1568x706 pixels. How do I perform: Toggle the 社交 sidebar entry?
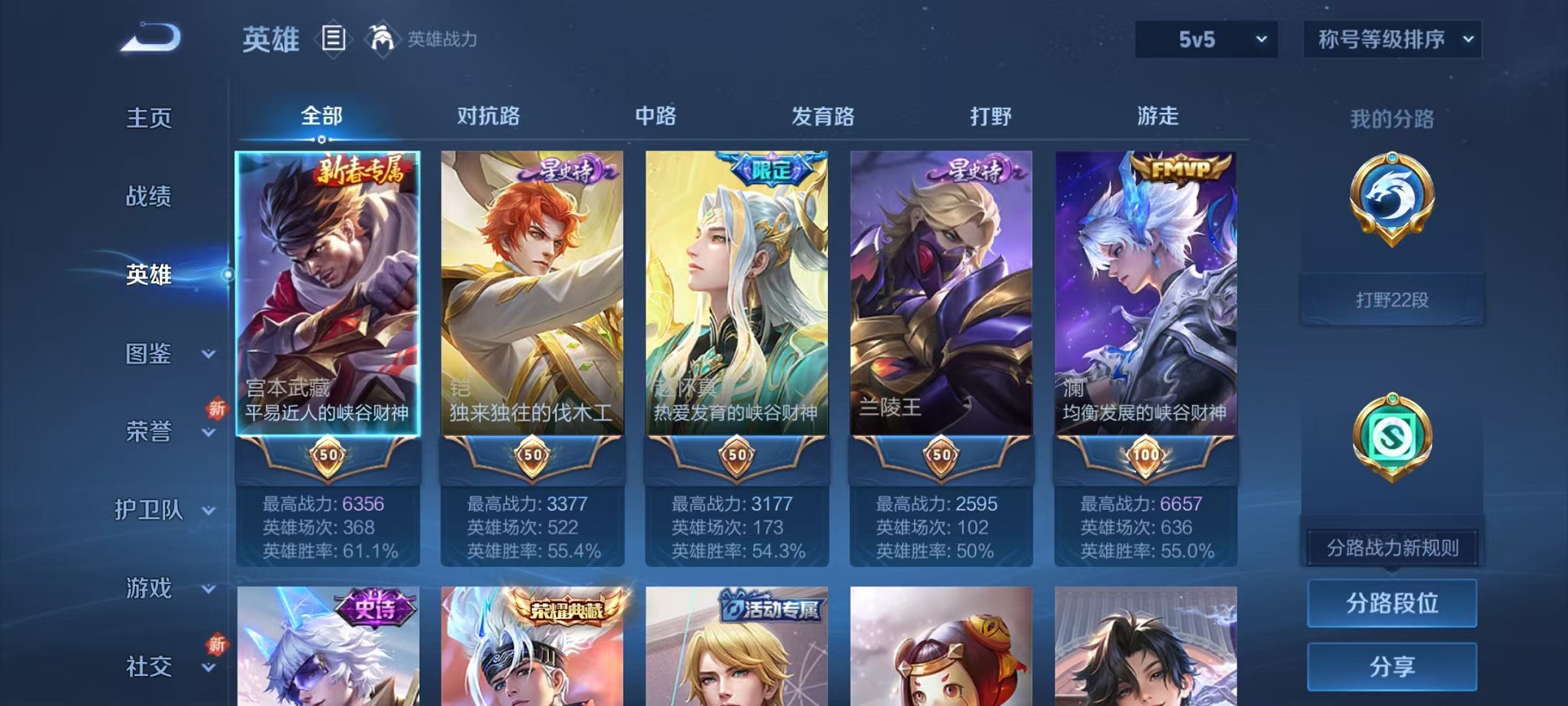point(148,666)
